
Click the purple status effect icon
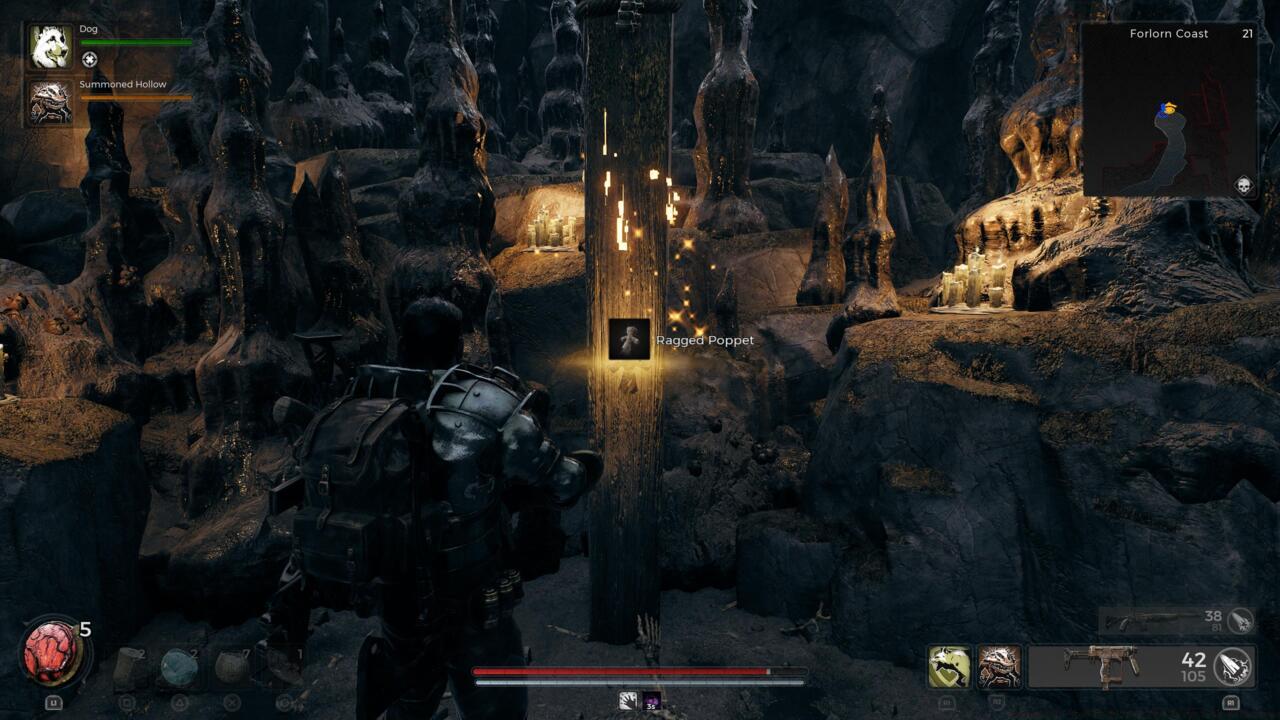[652, 701]
